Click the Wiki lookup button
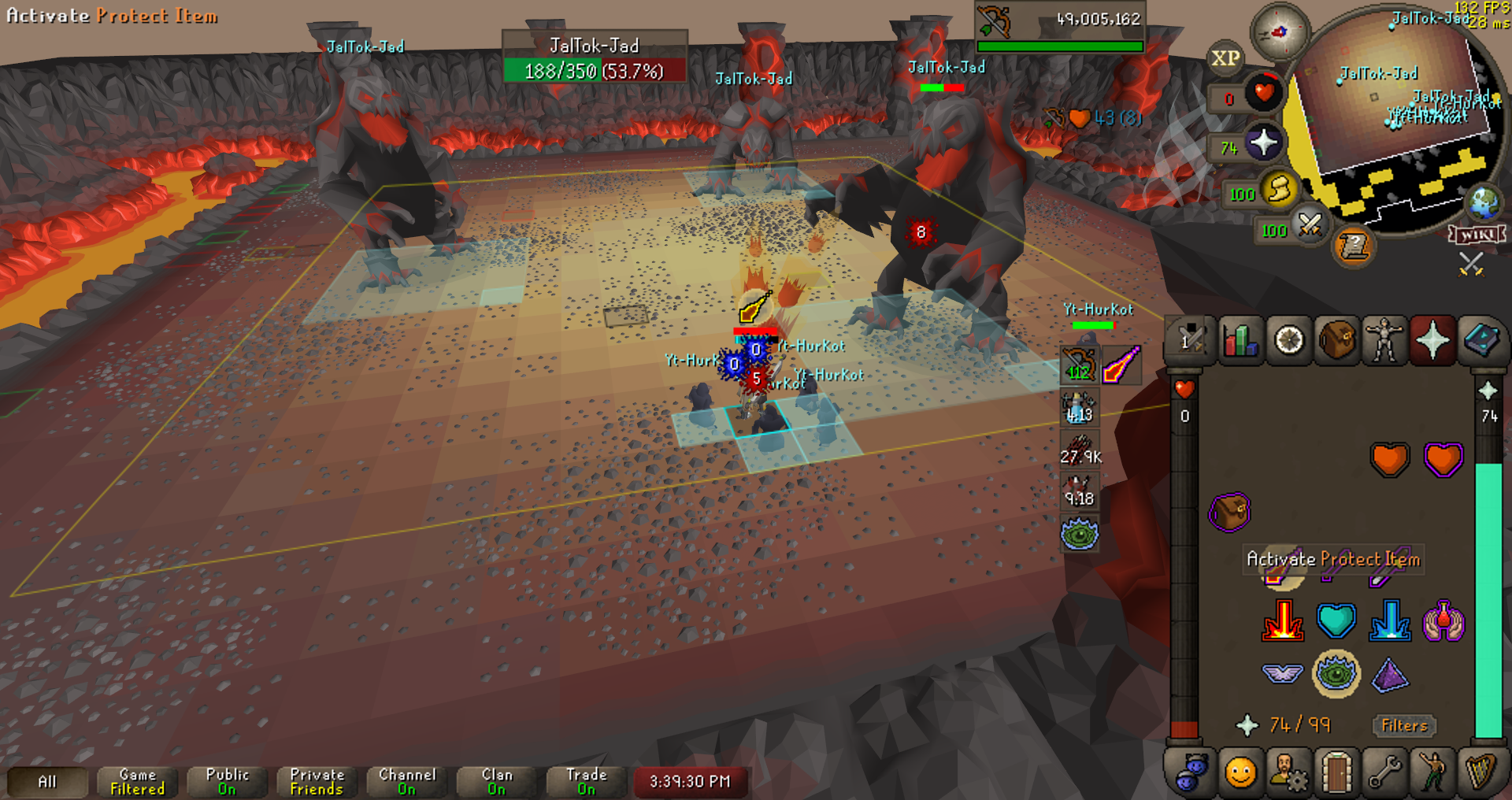 (x=1477, y=235)
